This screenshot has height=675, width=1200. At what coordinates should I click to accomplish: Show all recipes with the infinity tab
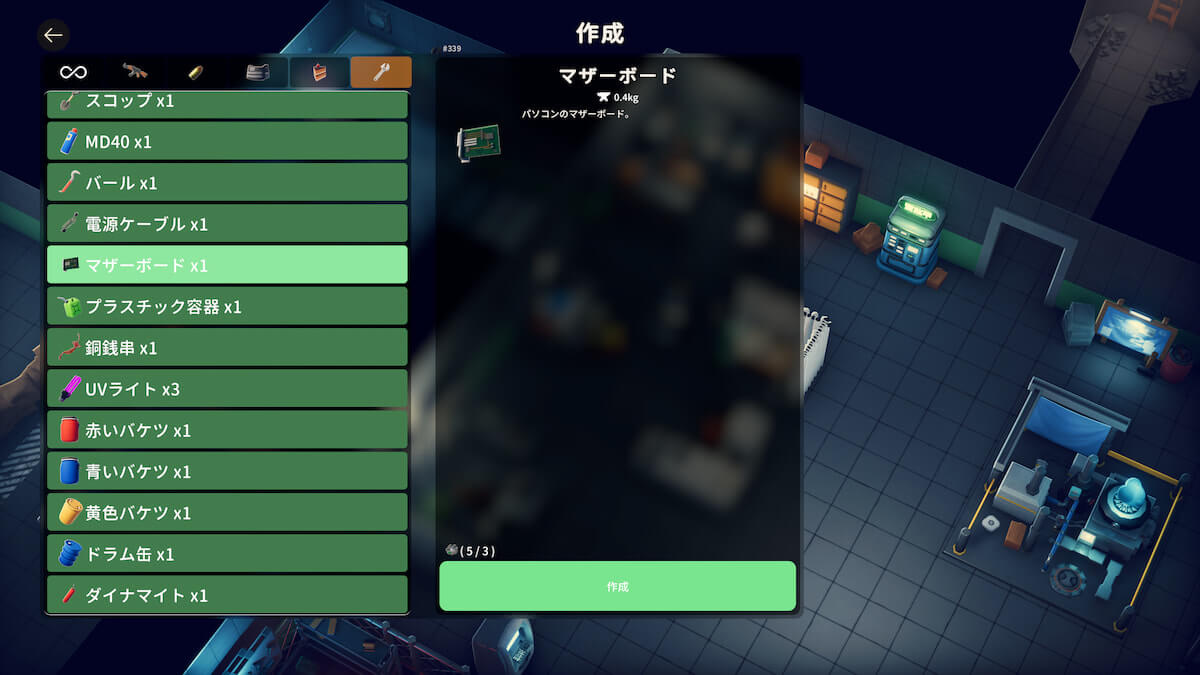point(73,72)
